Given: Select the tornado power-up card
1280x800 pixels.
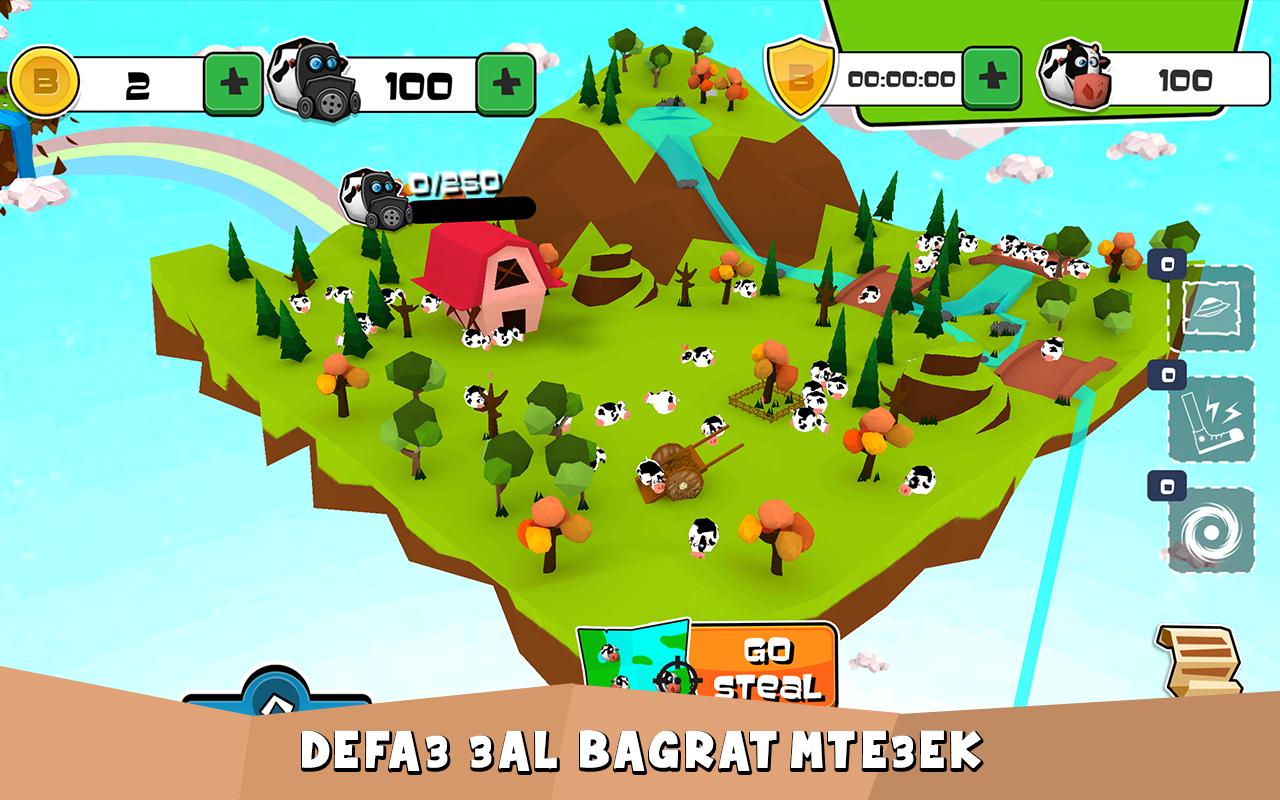Looking at the screenshot, I should click(1212, 530).
